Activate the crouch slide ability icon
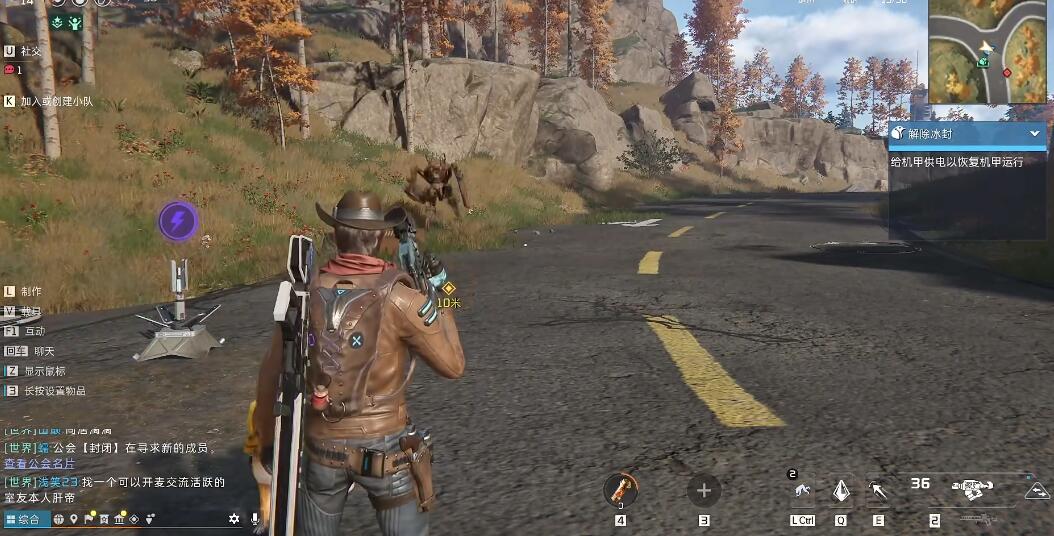The width and height of the screenshot is (1054, 536). [x=802, y=490]
